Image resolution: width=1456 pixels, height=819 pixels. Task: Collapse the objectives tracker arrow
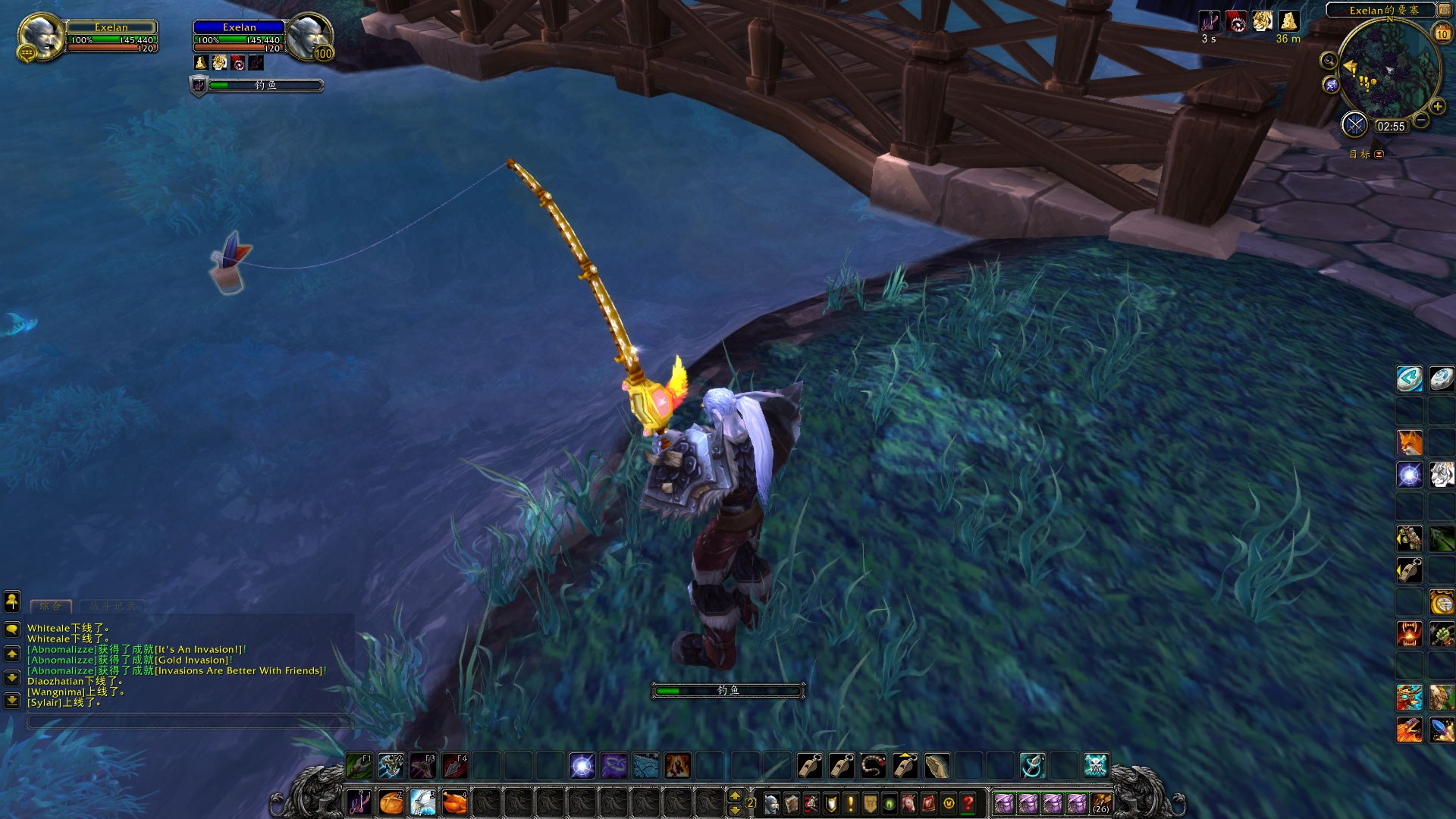pos(1379,154)
